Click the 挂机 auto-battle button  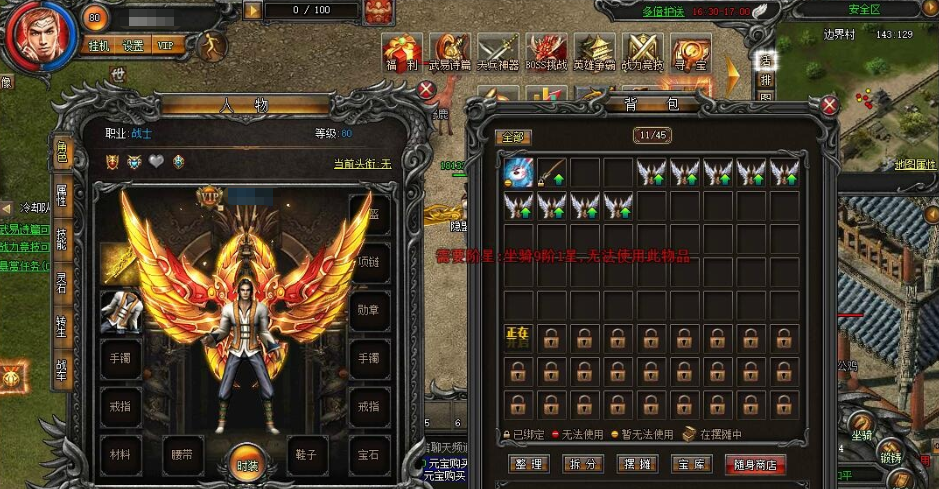pyautogui.click(x=99, y=46)
